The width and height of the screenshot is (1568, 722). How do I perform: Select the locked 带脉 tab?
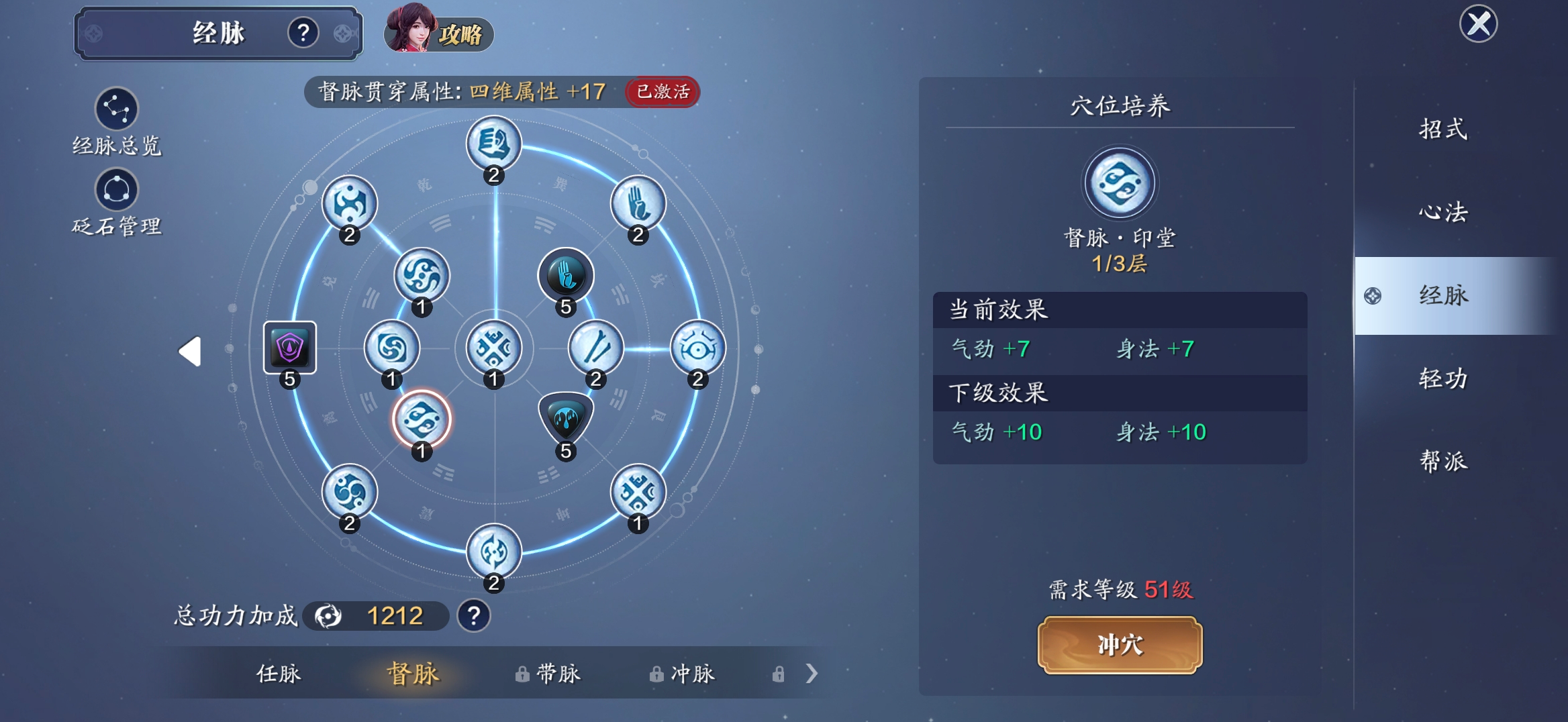point(548,673)
